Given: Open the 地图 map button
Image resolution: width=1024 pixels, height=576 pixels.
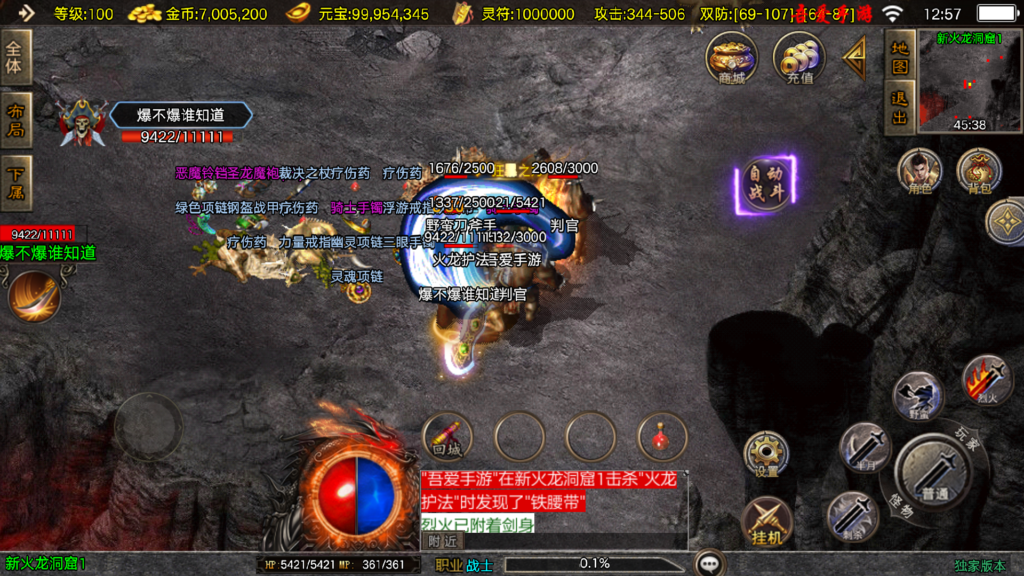Looking at the screenshot, I should [x=900, y=58].
